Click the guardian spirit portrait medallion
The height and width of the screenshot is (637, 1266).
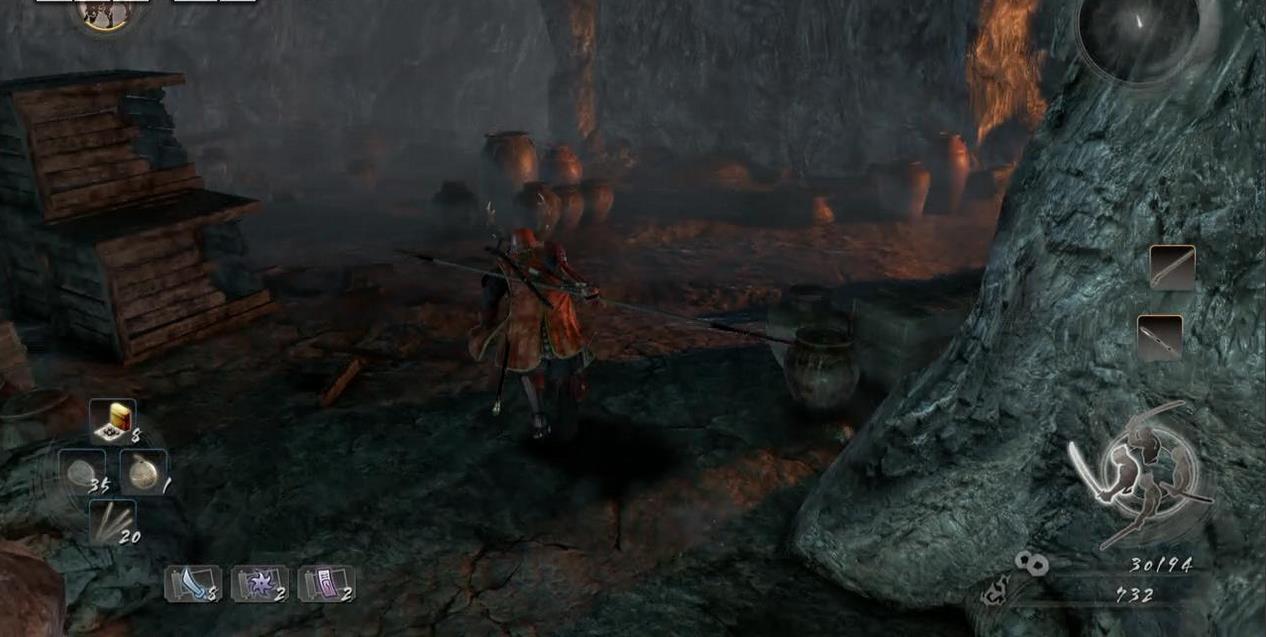105,13
